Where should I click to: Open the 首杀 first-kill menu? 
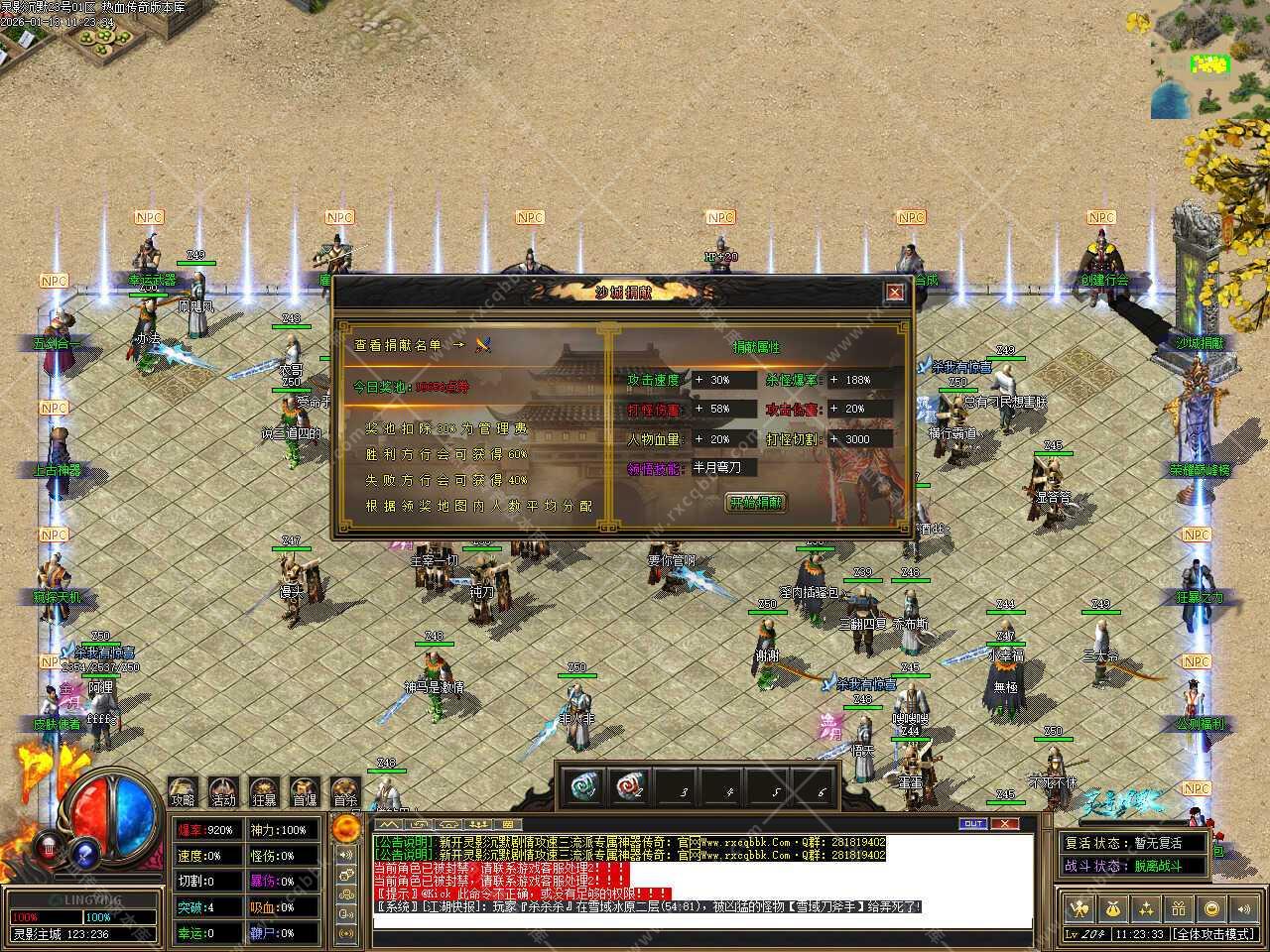click(x=345, y=791)
